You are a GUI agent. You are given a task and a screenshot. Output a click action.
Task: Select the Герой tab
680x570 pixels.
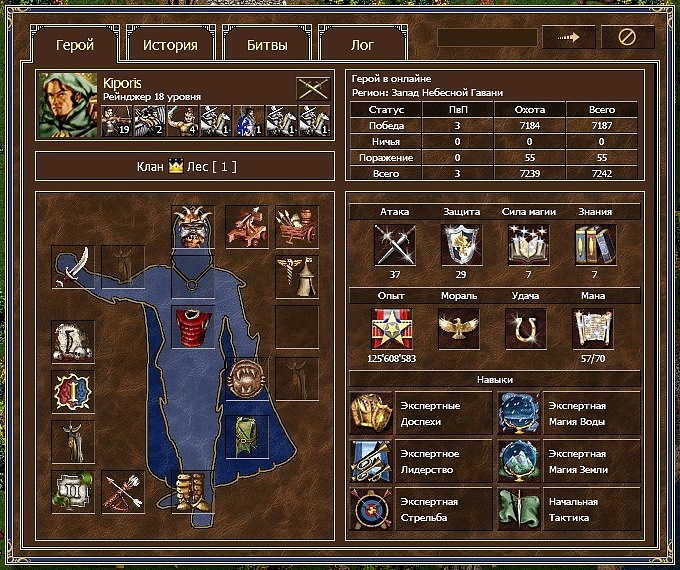pos(76,45)
